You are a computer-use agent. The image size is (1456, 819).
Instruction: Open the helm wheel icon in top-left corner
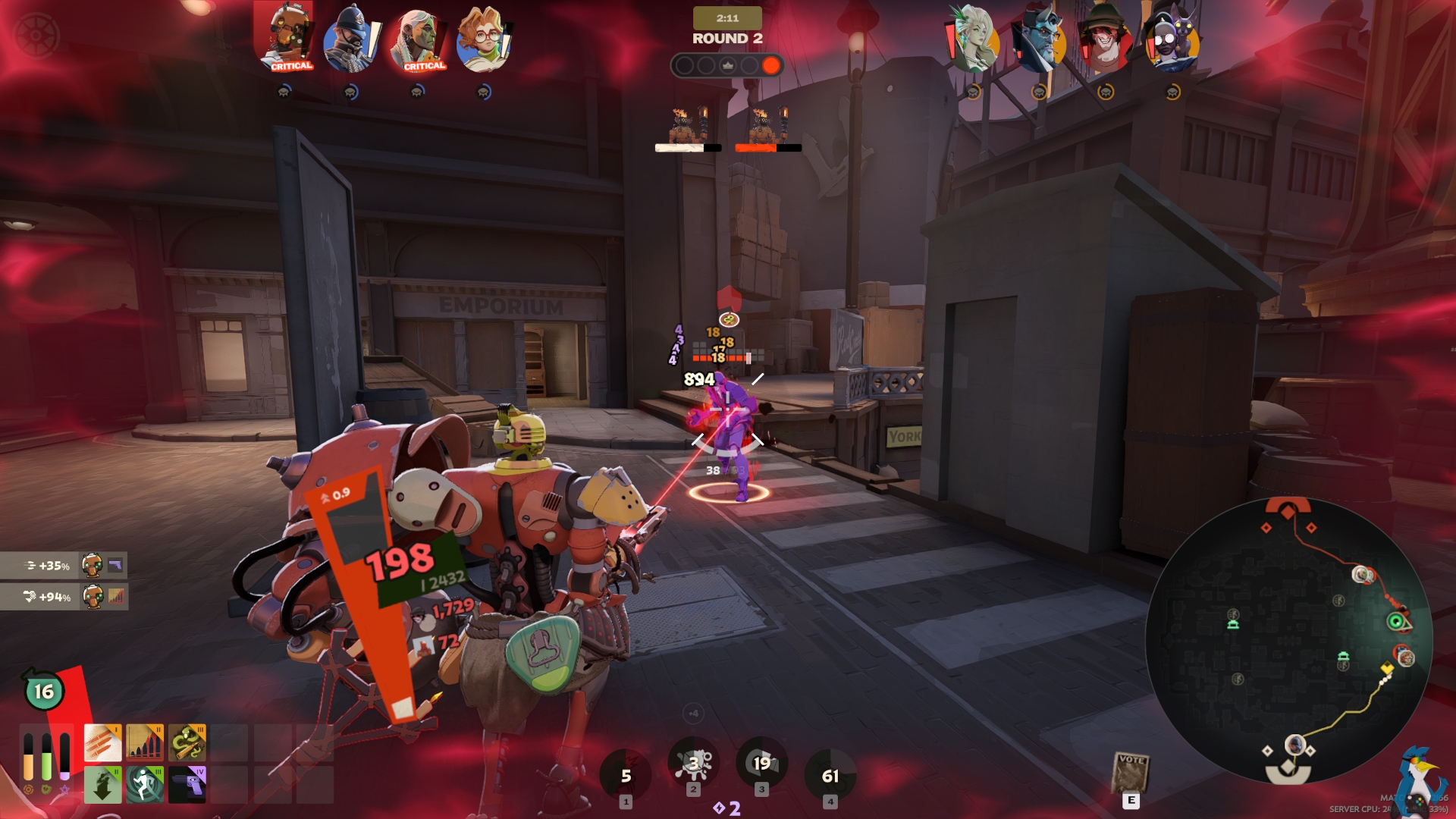click(x=36, y=36)
